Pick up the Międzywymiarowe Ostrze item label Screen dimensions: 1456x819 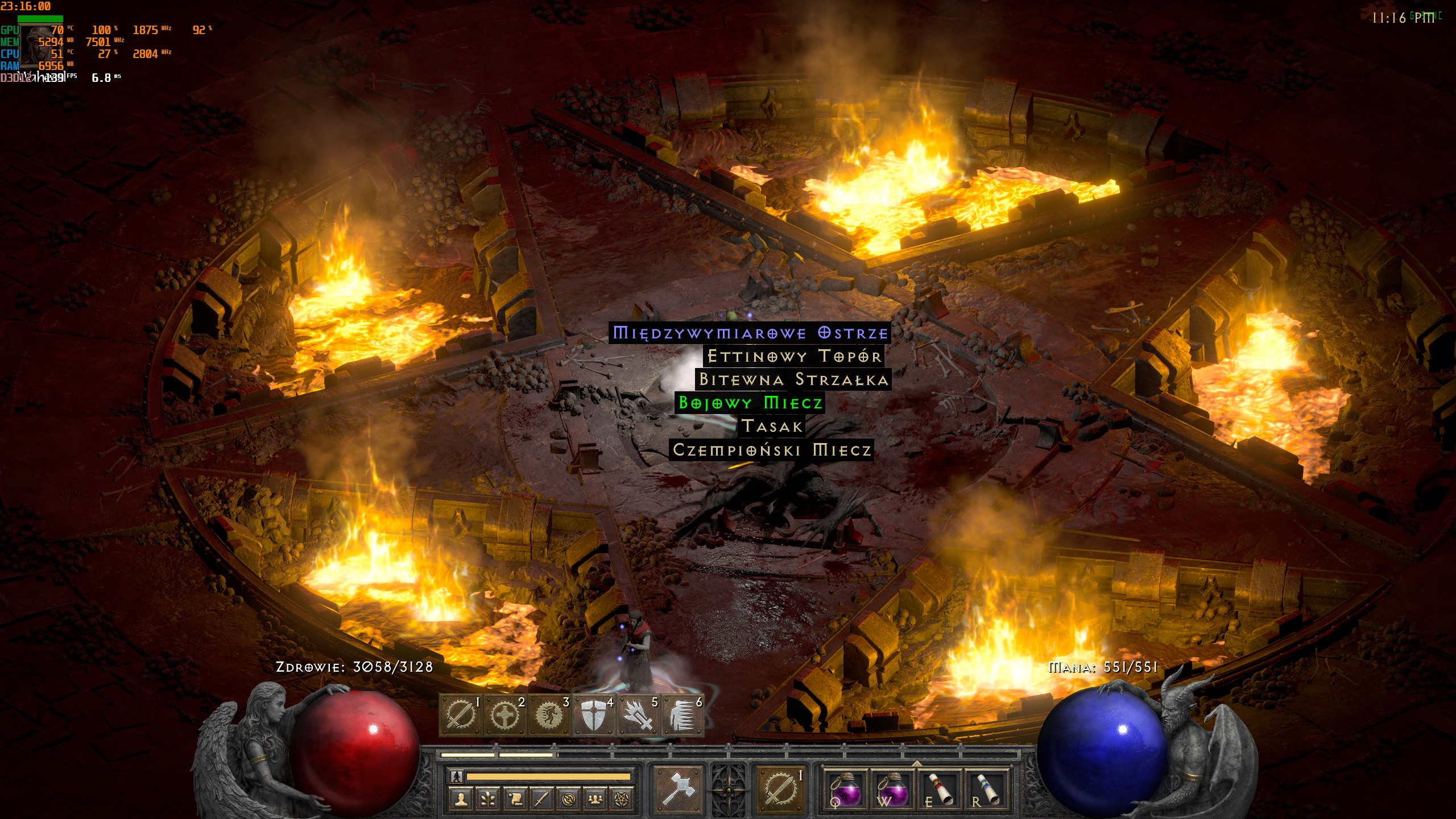click(750, 333)
